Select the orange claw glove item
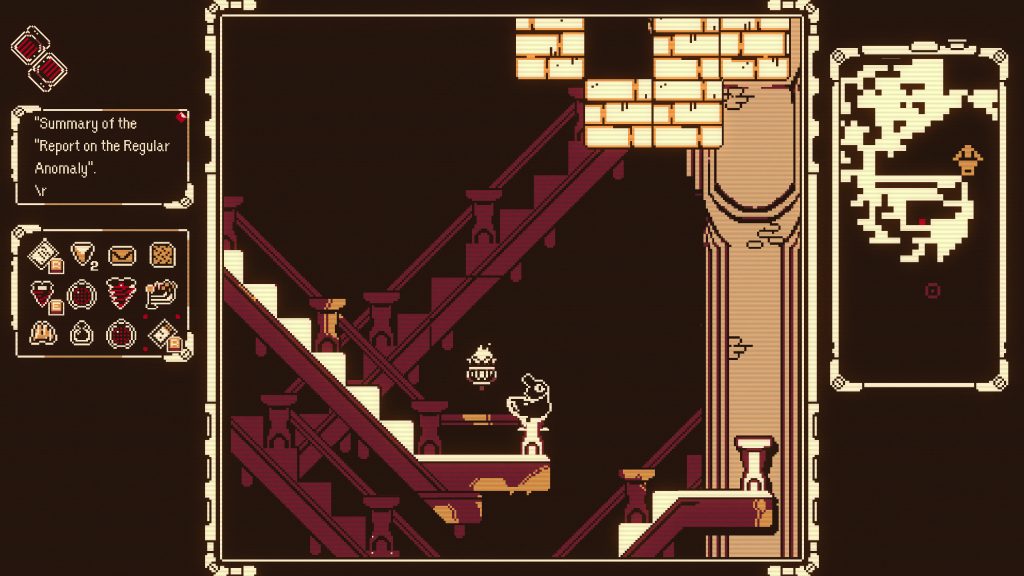This screenshot has width=1024, height=576. (x=43, y=333)
